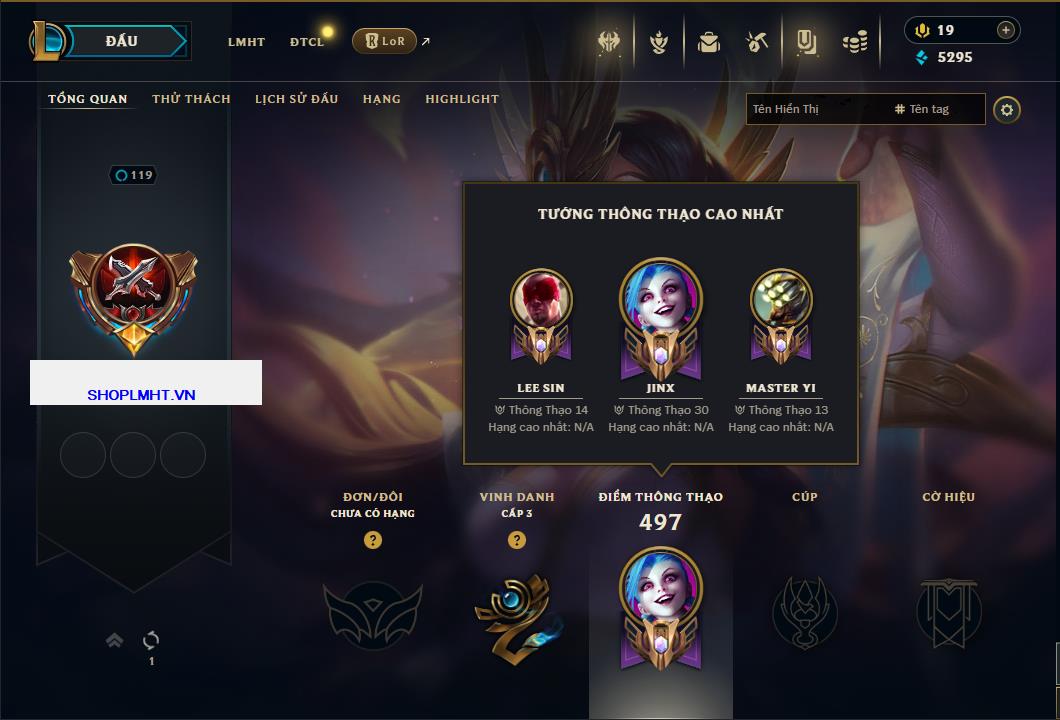Select the Cờ Hiệu banner emblem
This screenshot has width=1060, height=720.
tap(948, 612)
